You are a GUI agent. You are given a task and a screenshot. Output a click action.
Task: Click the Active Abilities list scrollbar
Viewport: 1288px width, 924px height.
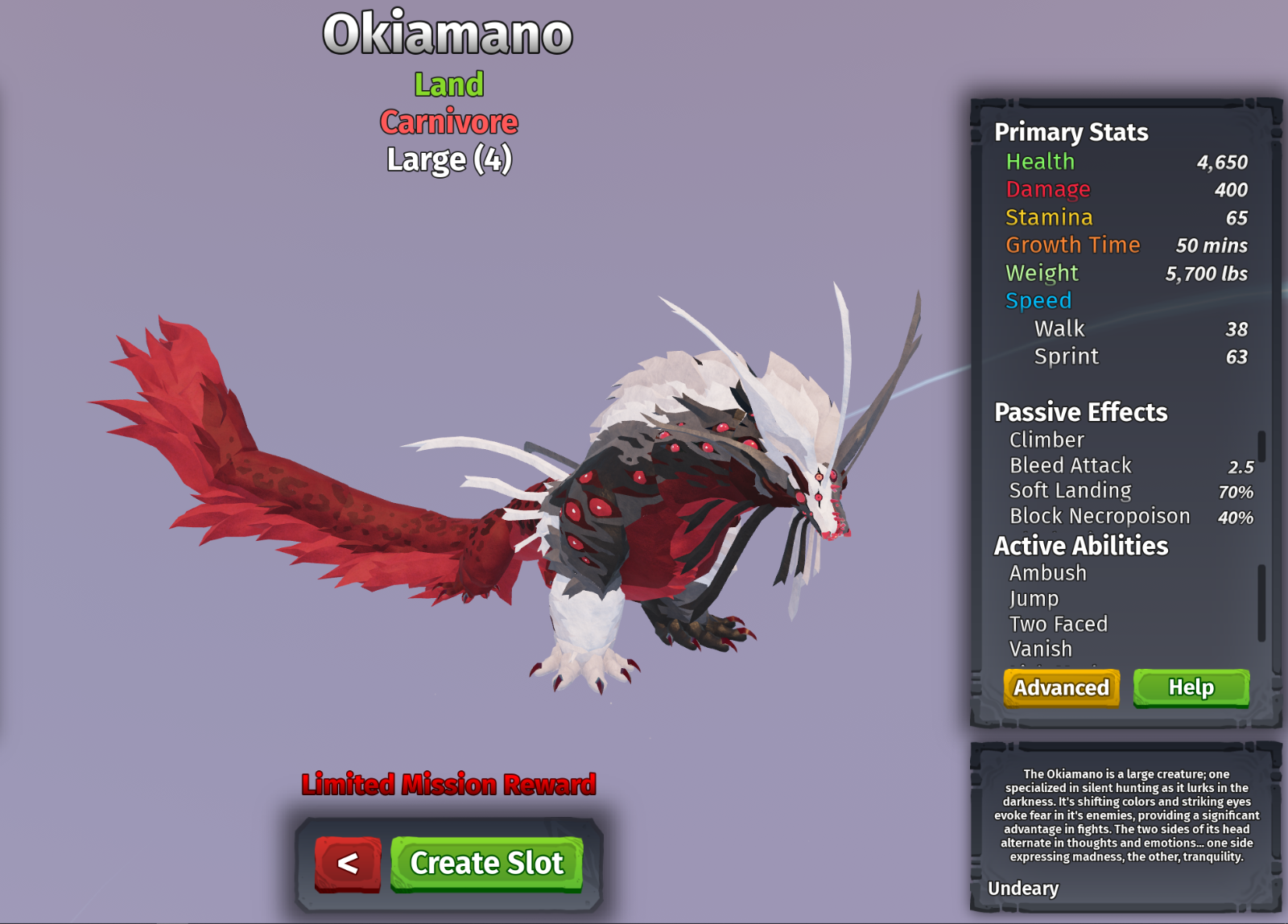pyautogui.click(x=1261, y=602)
